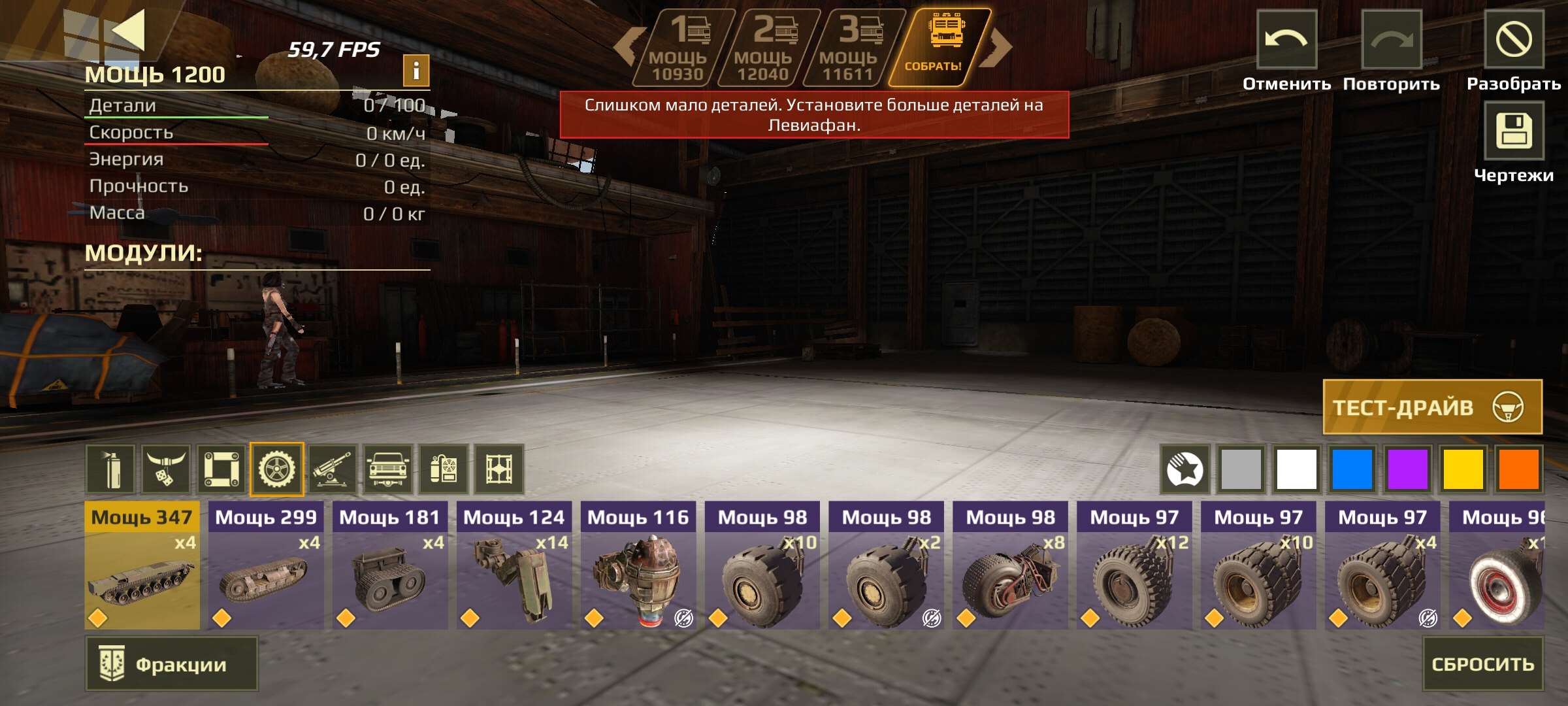1568x706 pixels.
Task: Select the wheels parts category
Action: pyautogui.click(x=277, y=469)
